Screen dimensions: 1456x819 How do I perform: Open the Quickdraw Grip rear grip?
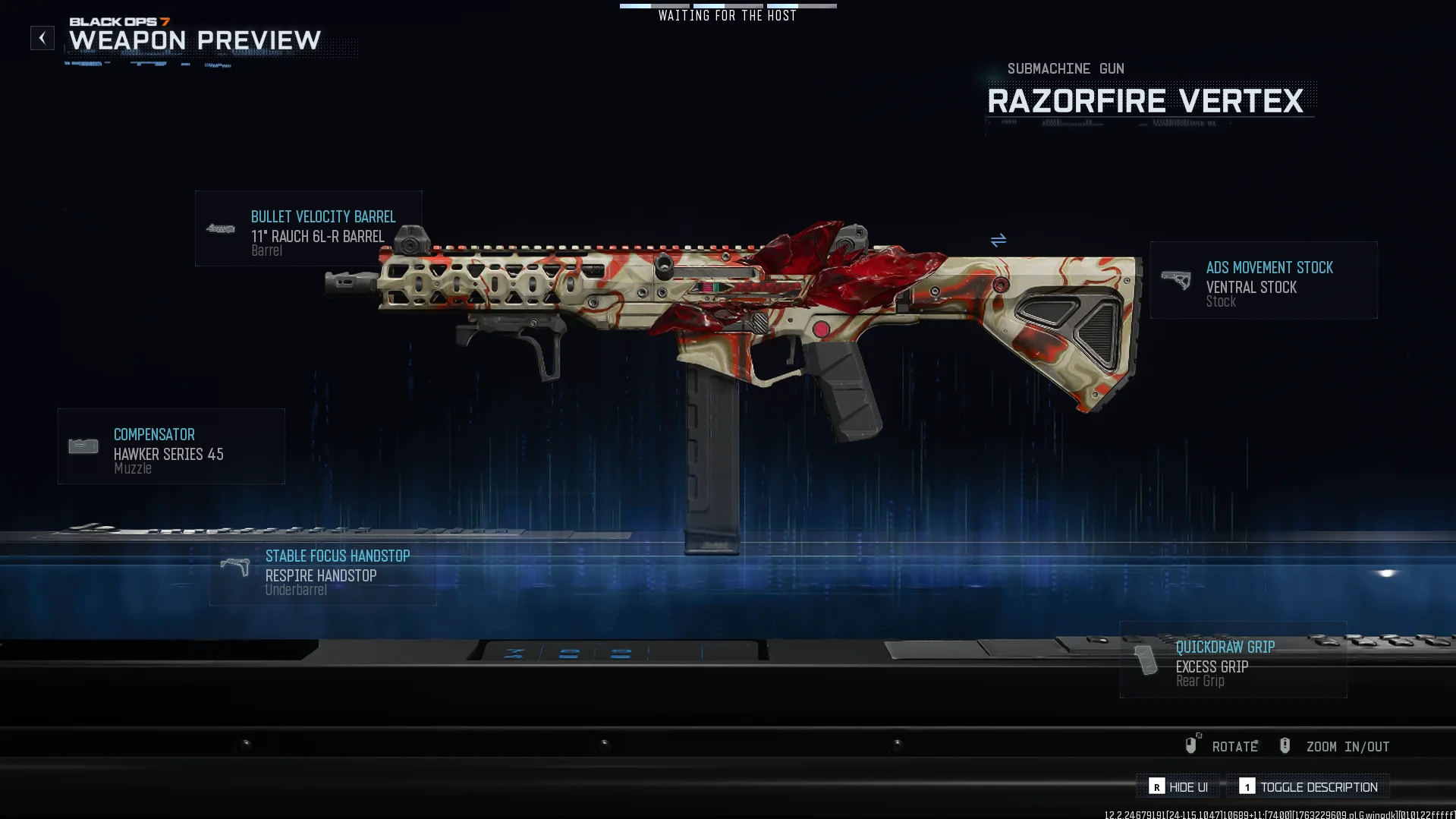pyautogui.click(x=1233, y=660)
